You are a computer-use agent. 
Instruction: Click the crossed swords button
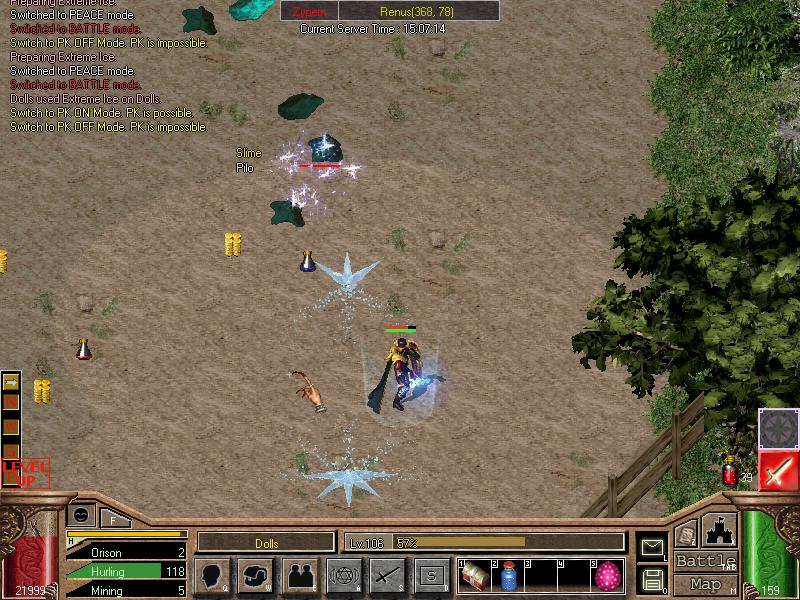click(387, 575)
